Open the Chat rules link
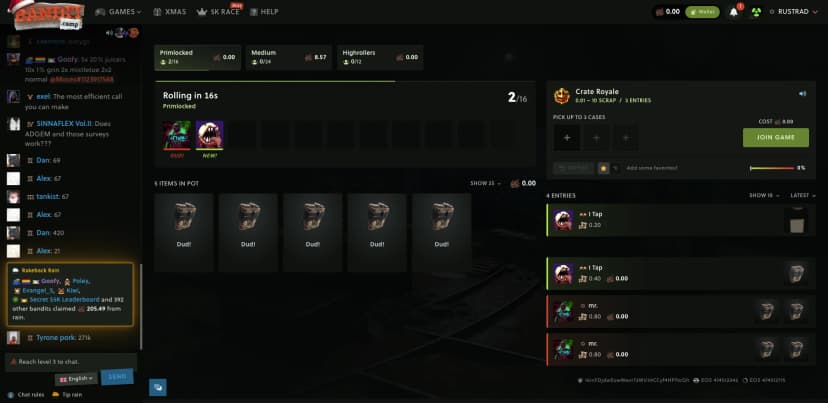This screenshot has height=403, width=828. pos(27,394)
